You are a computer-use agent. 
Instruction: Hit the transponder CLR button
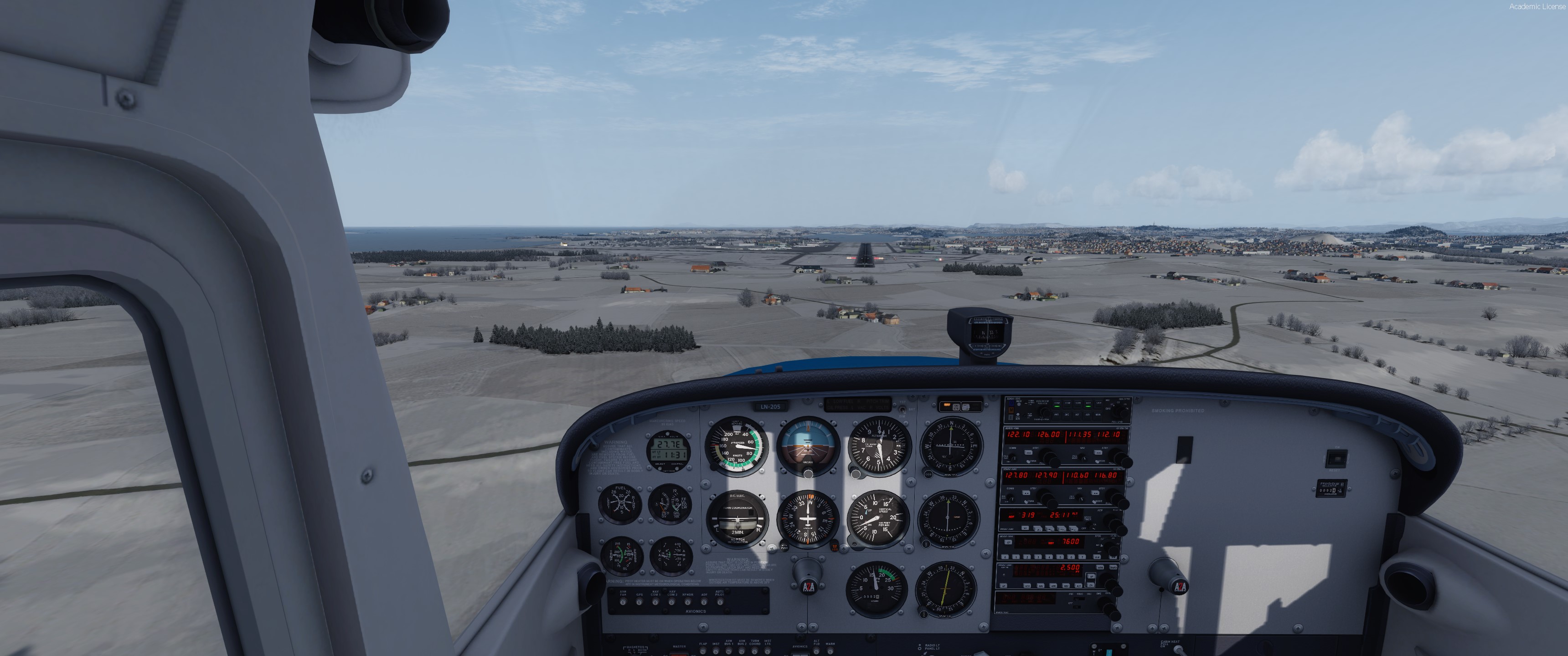(1098, 558)
